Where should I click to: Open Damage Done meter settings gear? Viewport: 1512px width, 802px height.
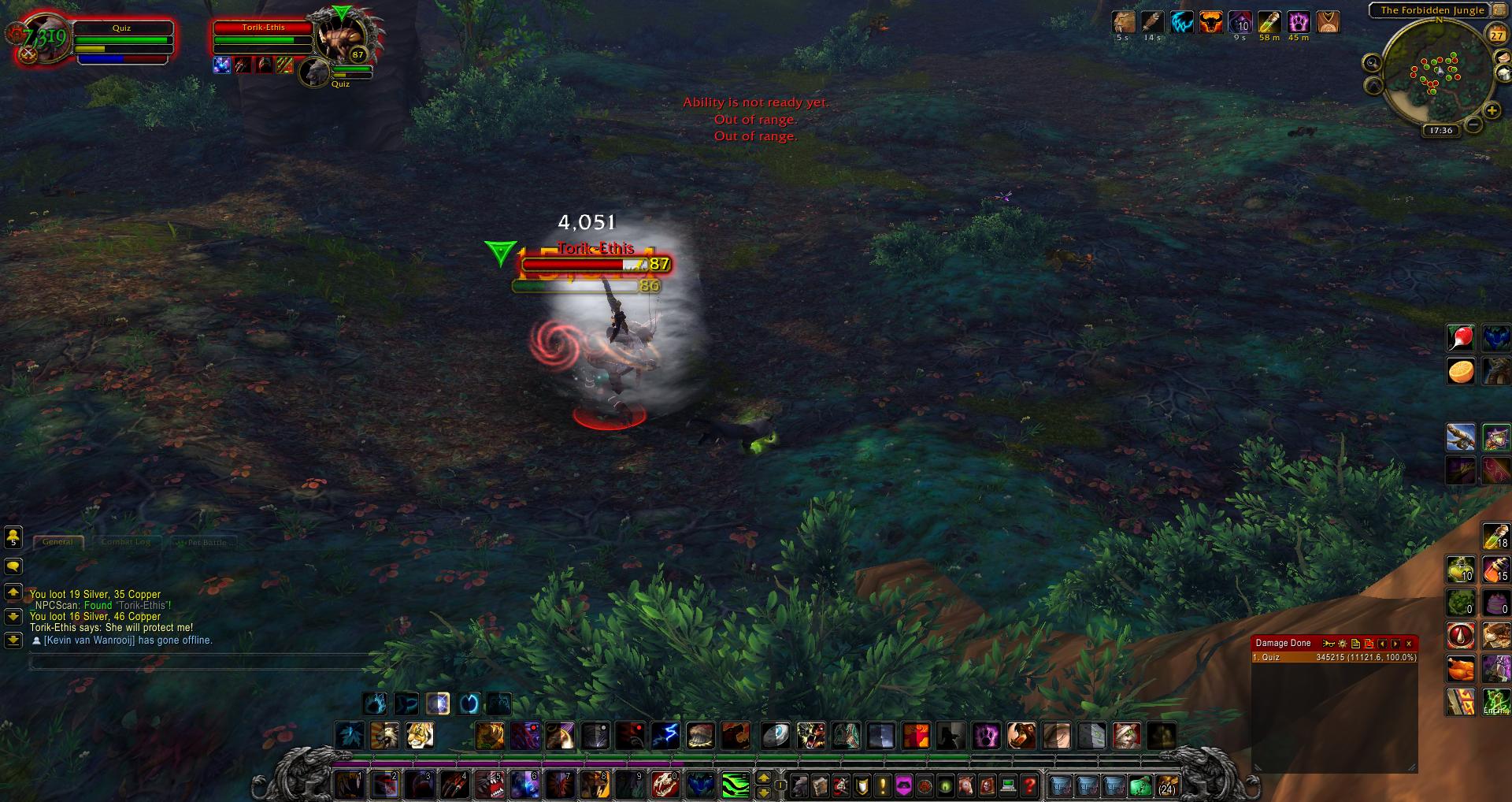[x=1343, y=644]
